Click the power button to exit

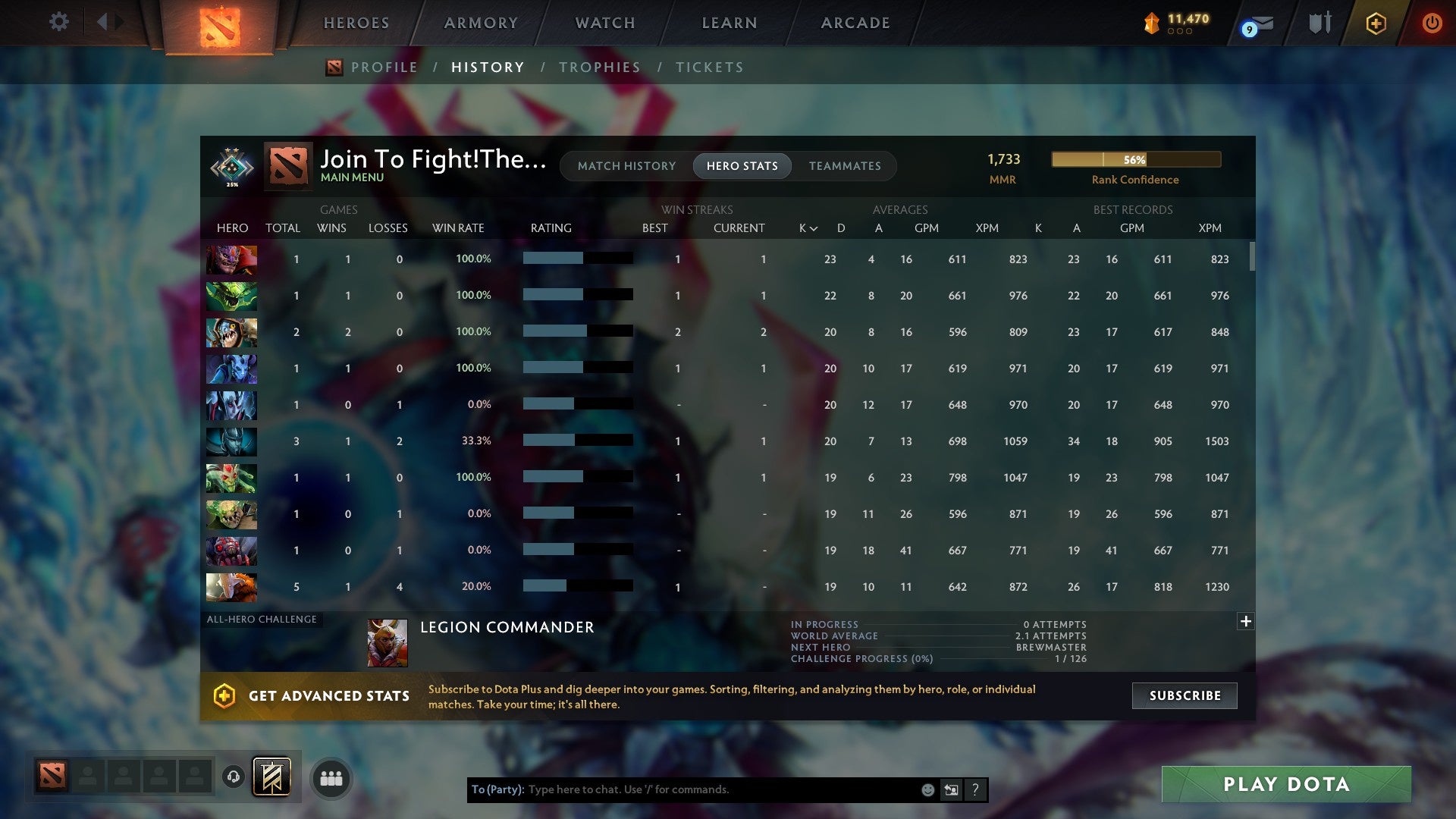(1432, 23)
